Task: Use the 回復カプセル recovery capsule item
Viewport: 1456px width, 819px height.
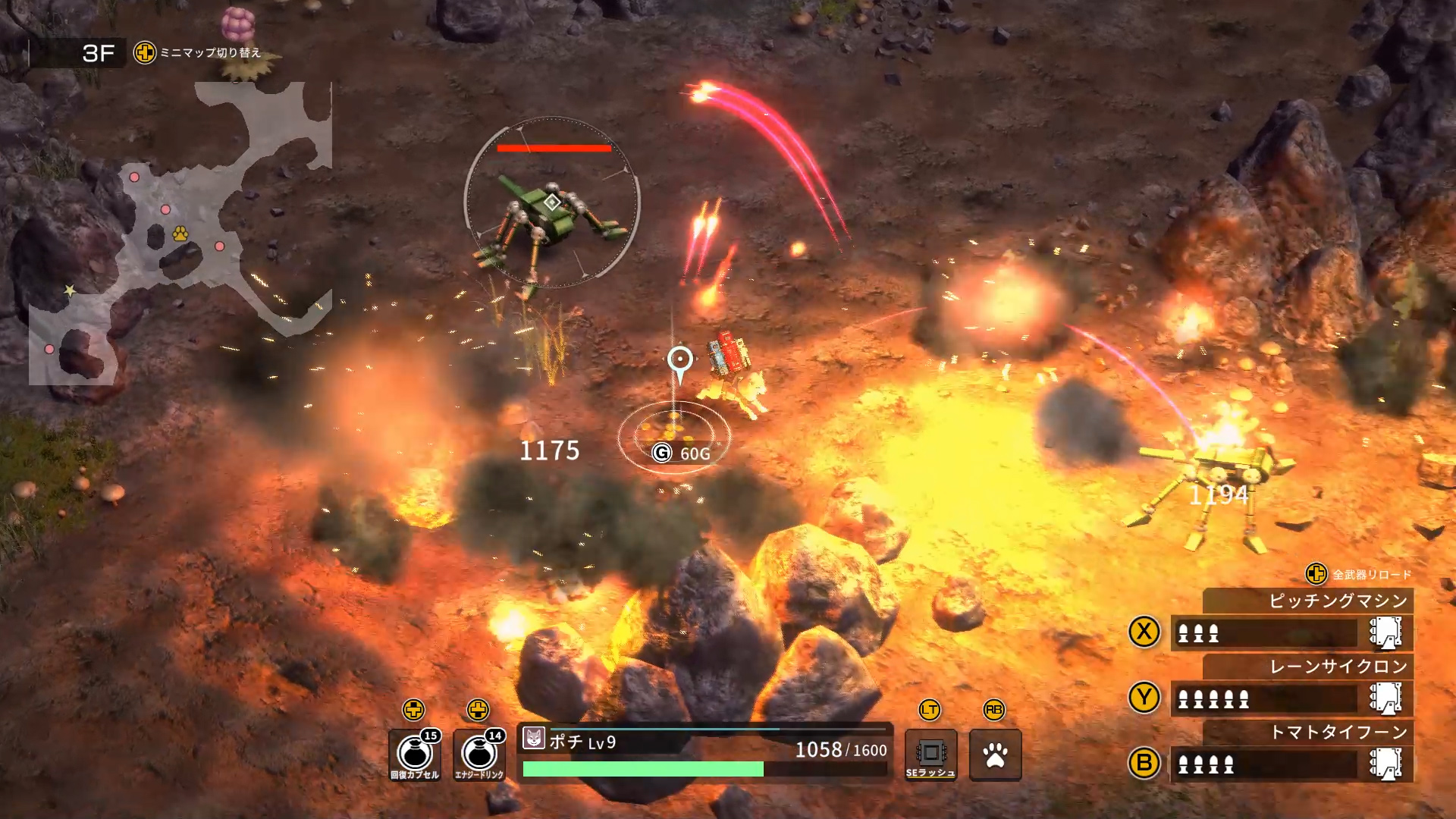Action: point(414,755)
